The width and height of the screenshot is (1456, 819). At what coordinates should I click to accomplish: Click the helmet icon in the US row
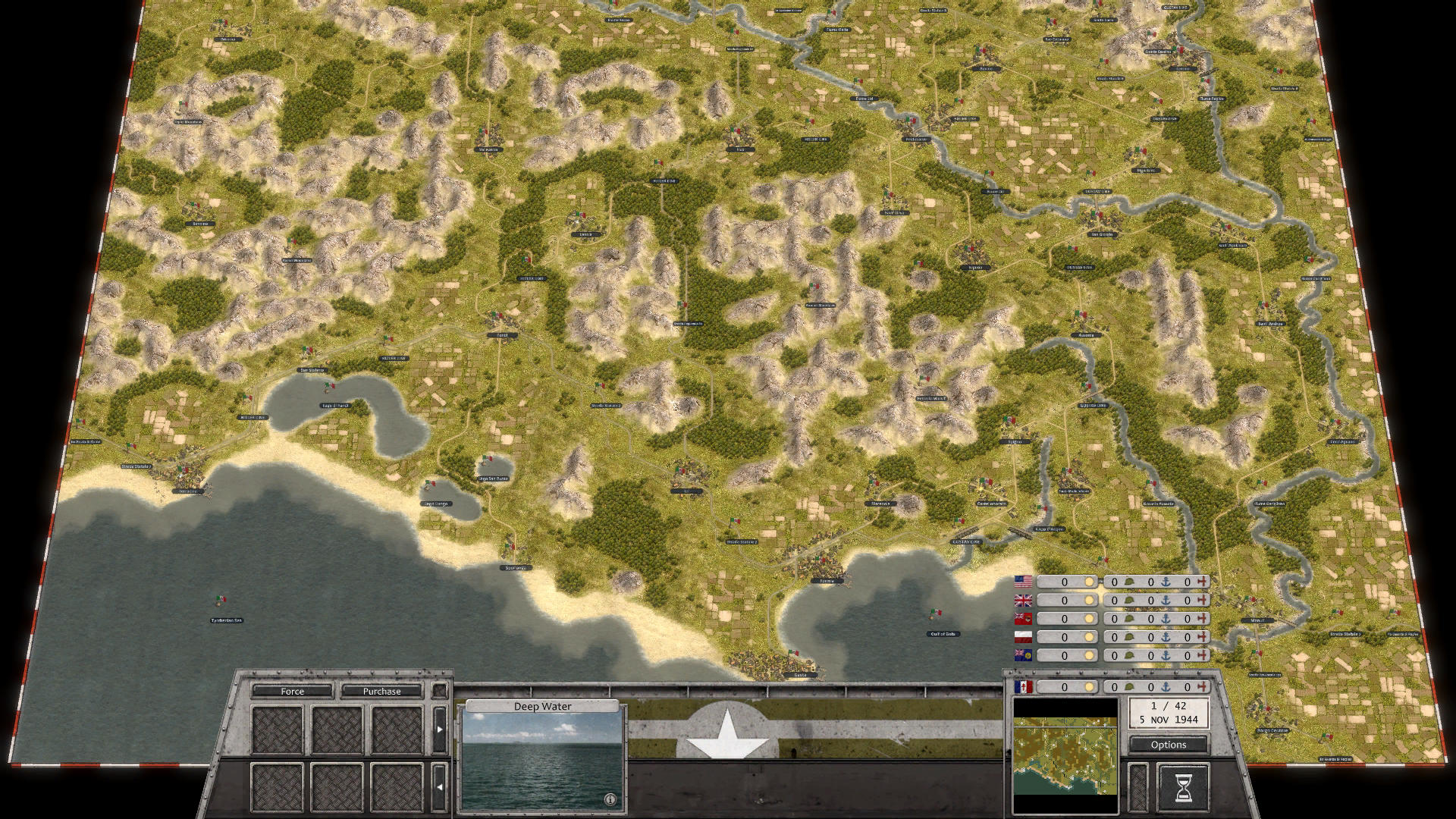(x=1129, y=582)
